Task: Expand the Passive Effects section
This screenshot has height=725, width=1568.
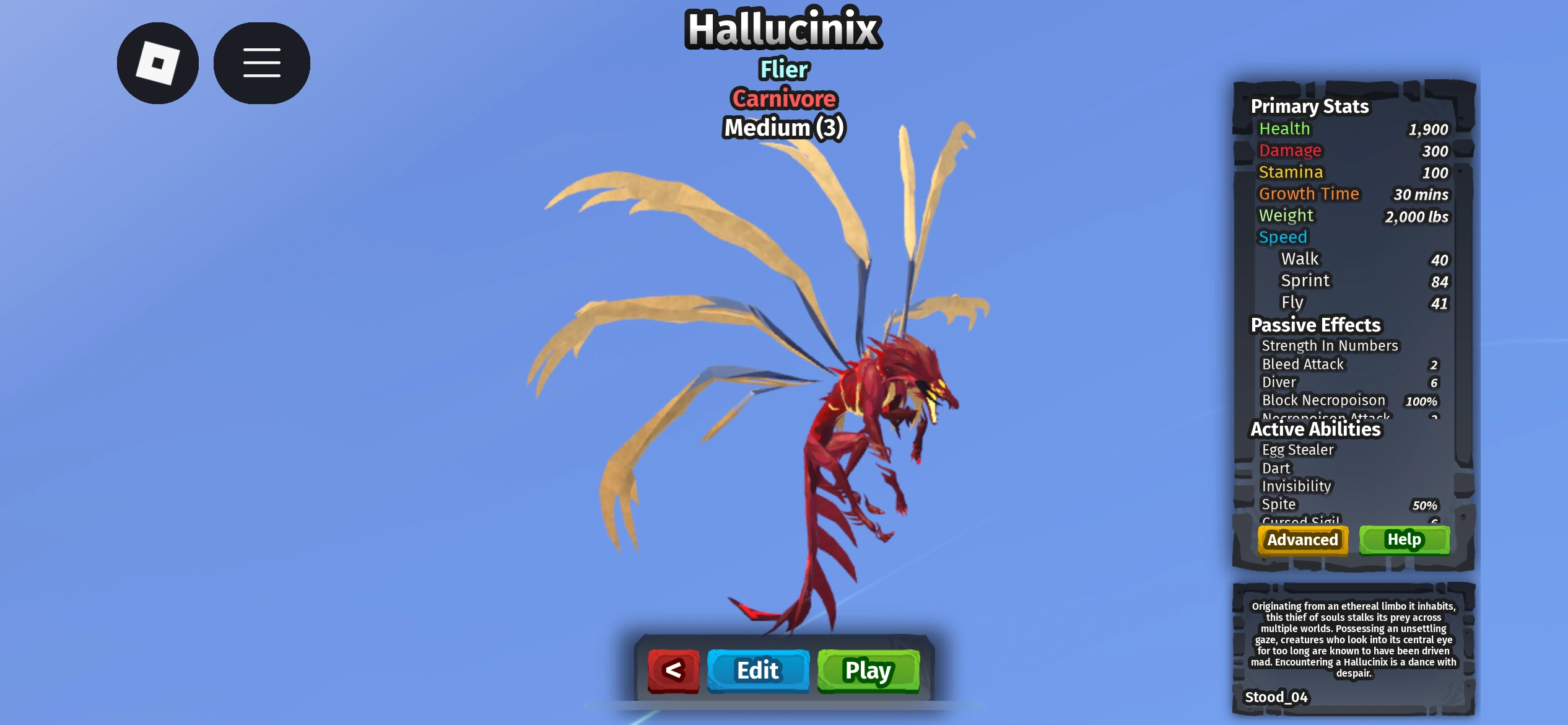Action: point(1317,325)
